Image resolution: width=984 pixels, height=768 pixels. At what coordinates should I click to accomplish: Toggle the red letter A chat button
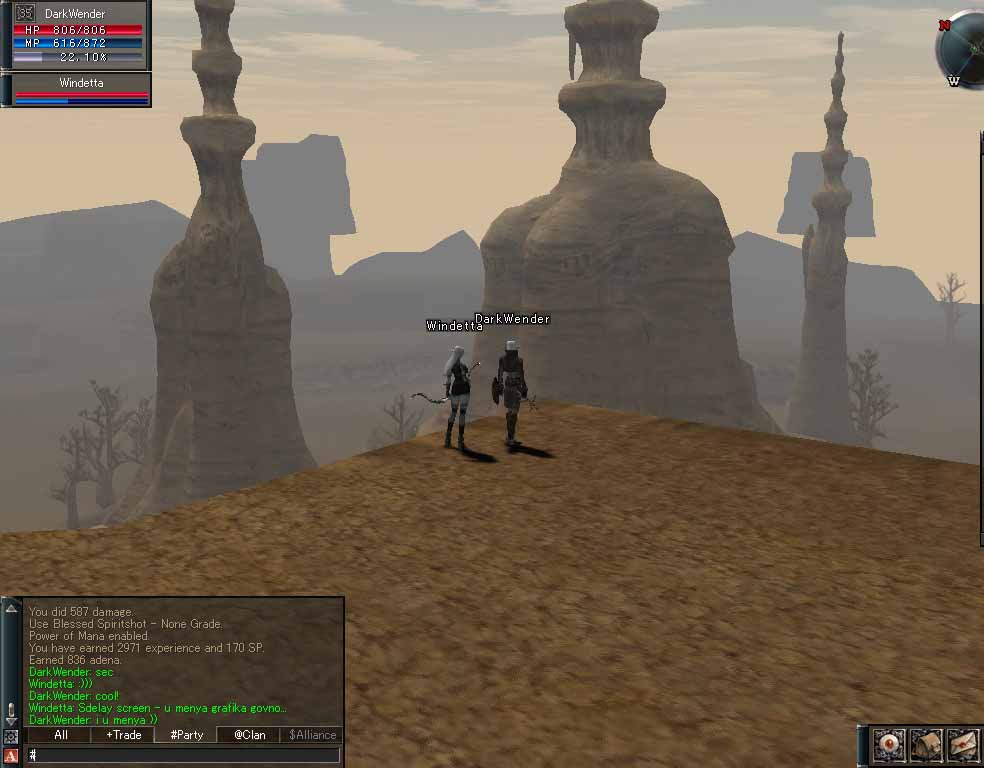[11, 756]
